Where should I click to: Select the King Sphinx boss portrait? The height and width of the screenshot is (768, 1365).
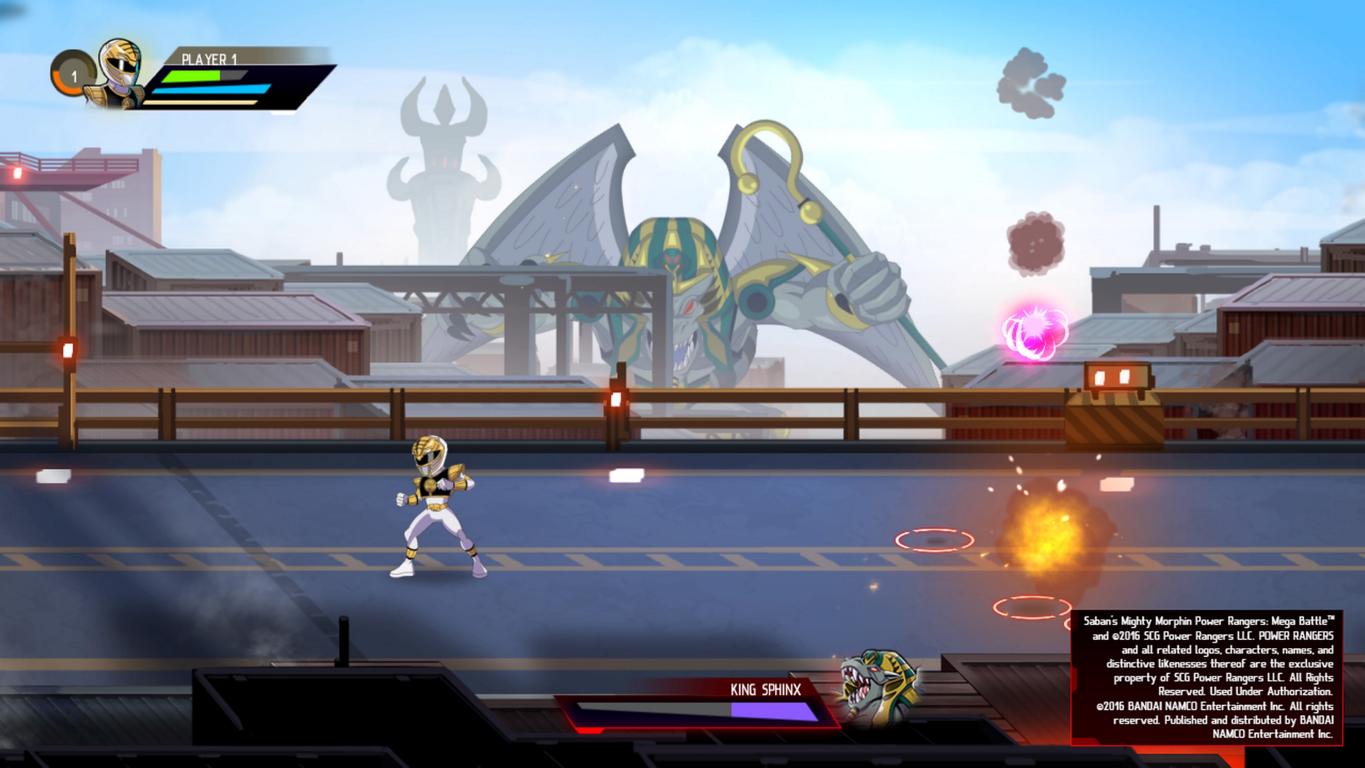tap(877, 686)
